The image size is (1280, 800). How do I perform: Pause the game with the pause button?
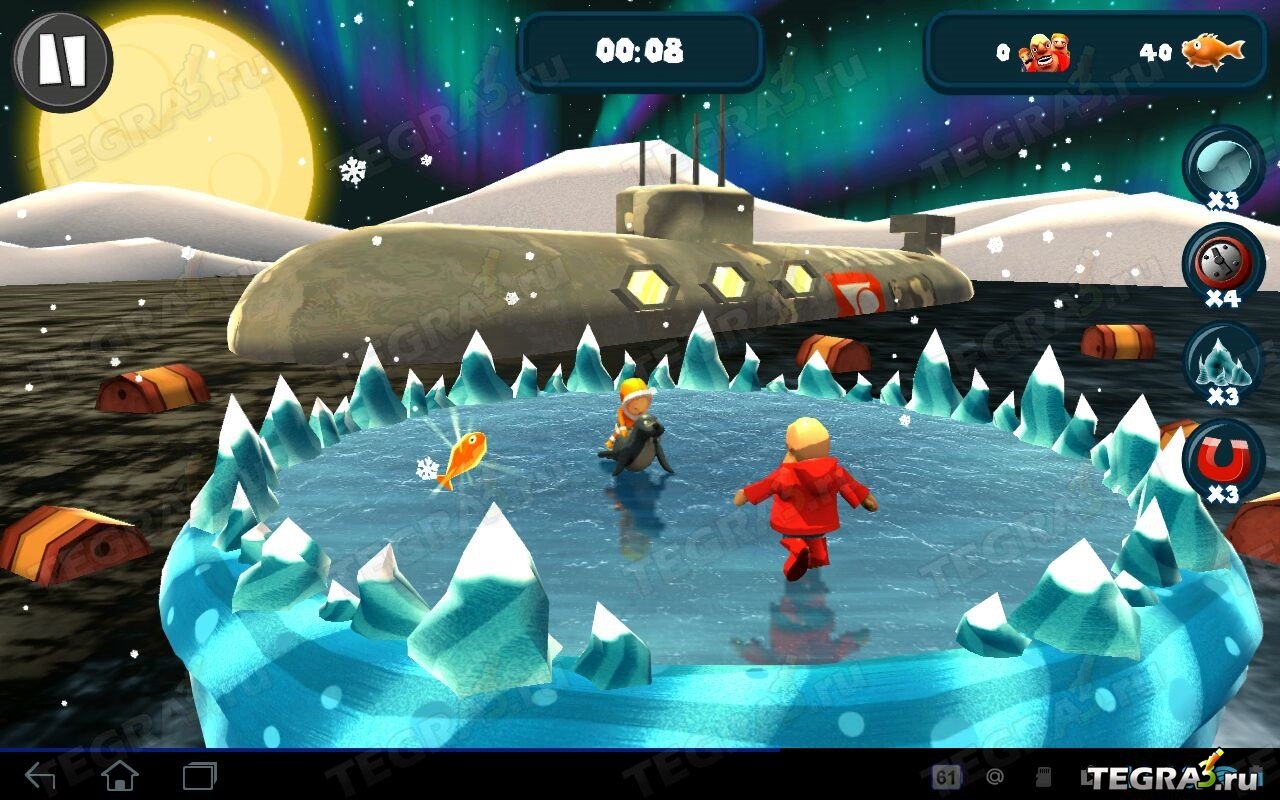(x=62, y=62)
